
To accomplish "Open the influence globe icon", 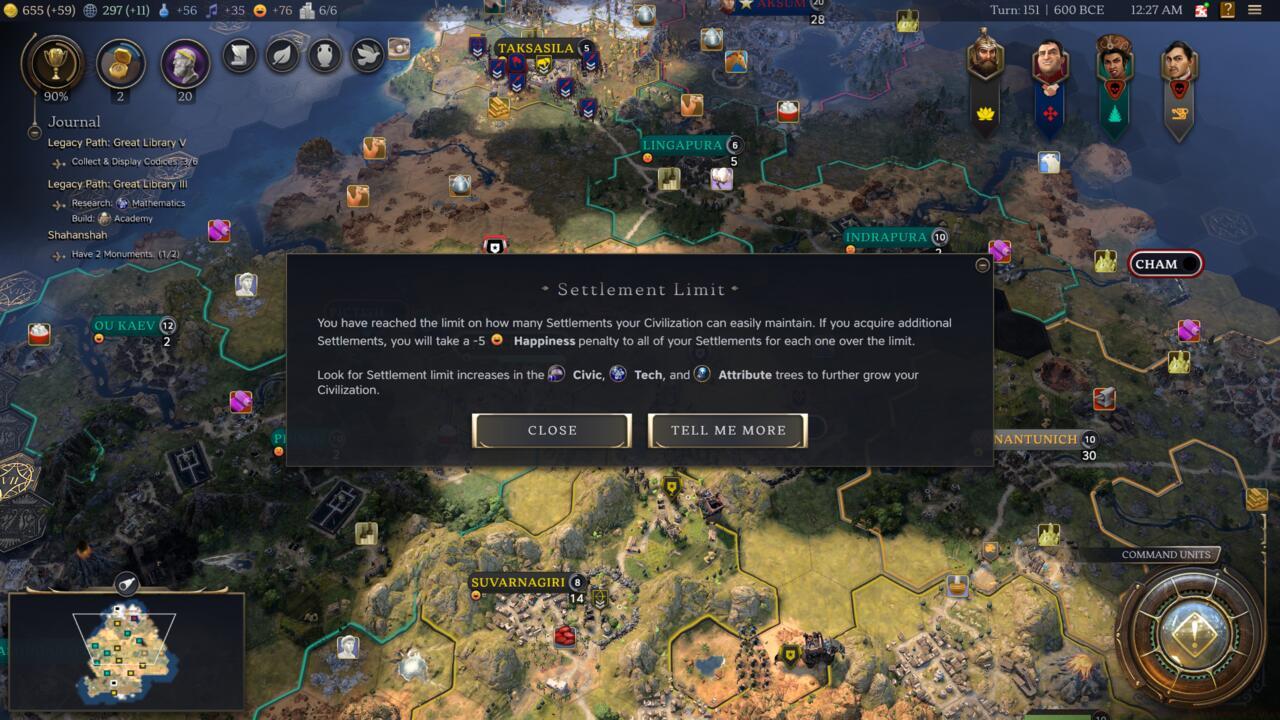I will [x=90, y=13].
